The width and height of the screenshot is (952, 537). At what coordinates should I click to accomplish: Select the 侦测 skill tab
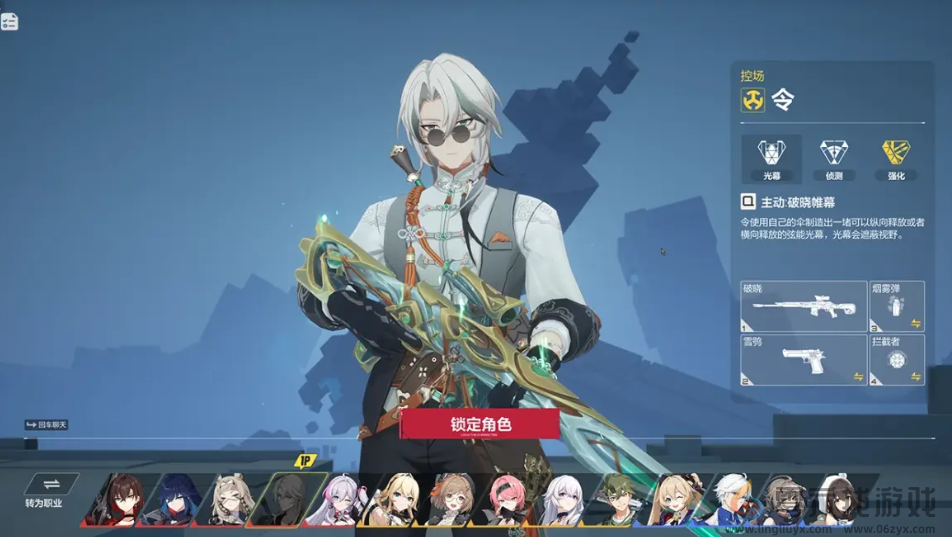[832, 159]
